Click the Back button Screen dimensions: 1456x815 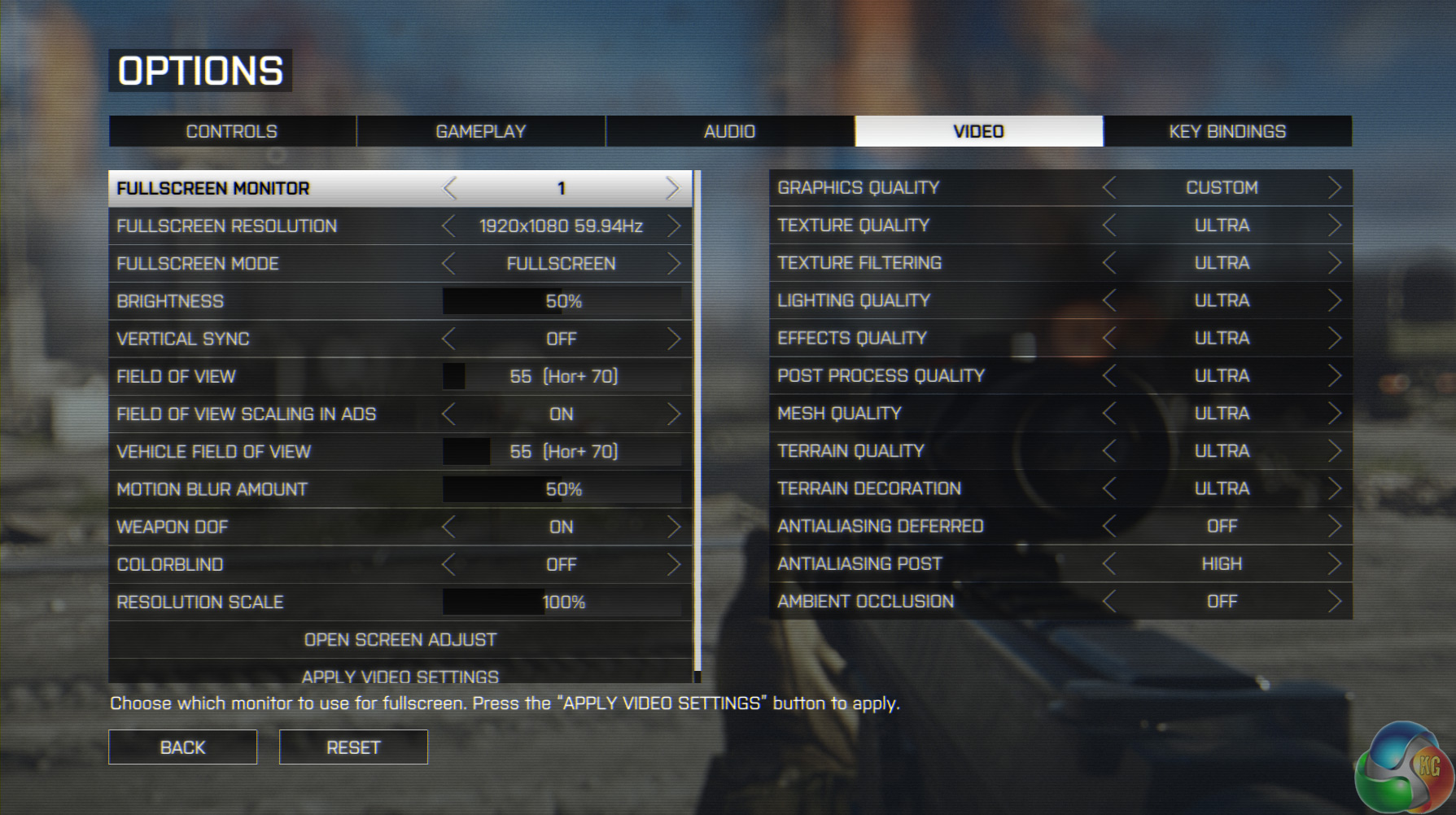pyautogui.click(x=182, y=747)
